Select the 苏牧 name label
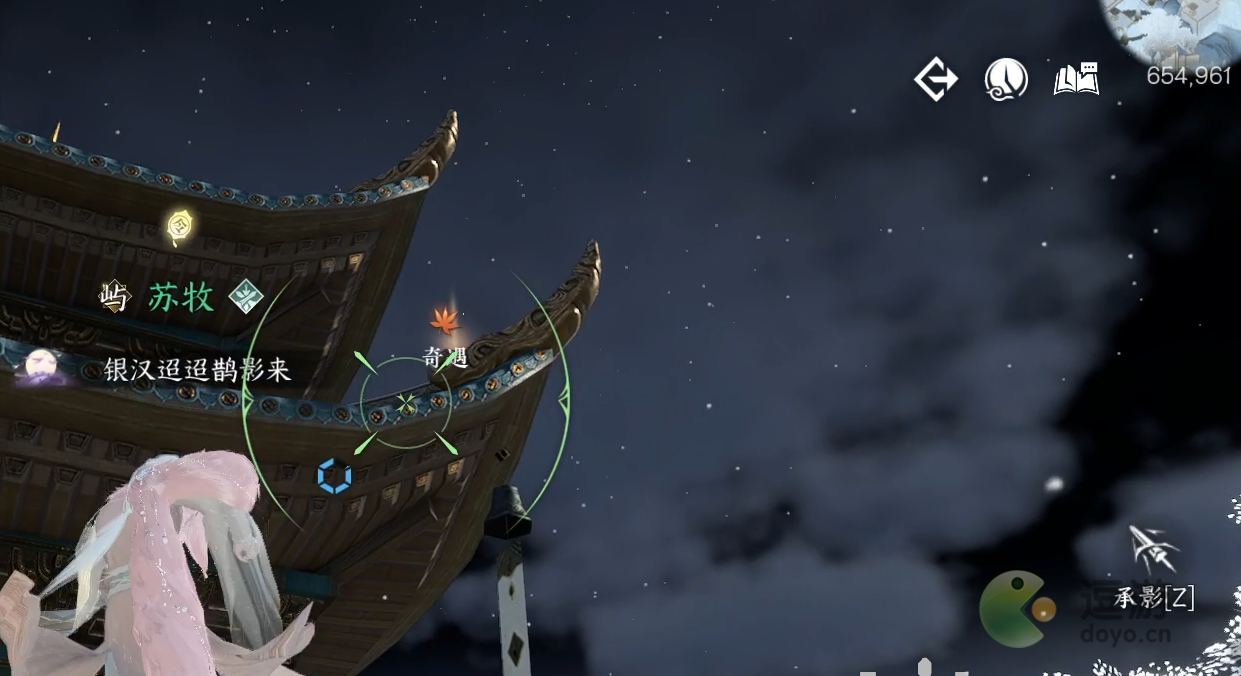The image size is (1241, 676). 181,297
